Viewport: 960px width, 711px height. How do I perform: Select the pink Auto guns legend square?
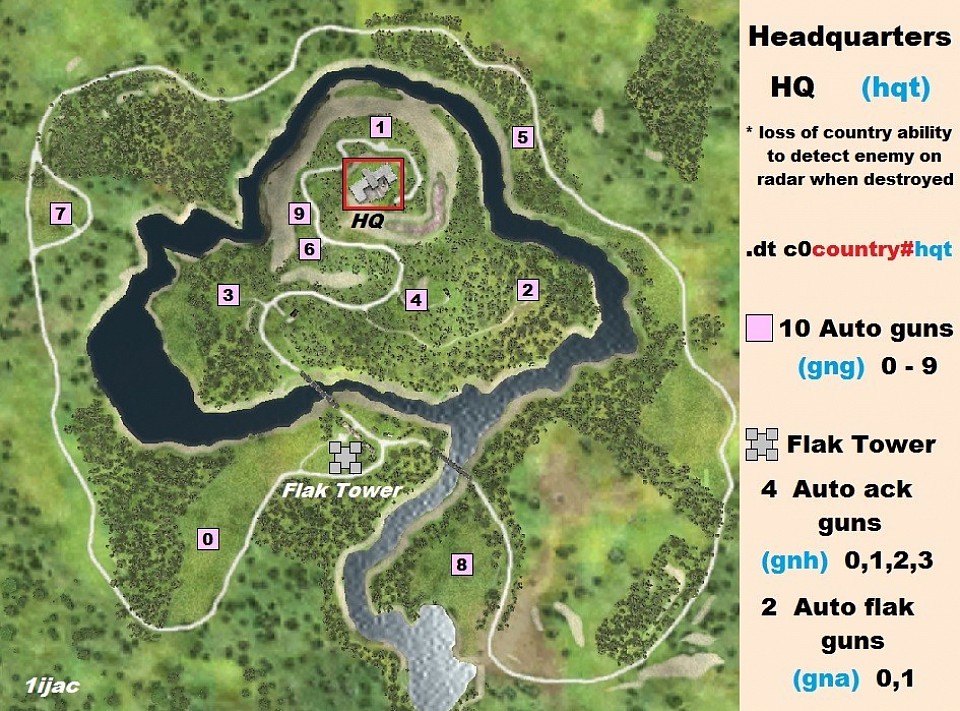tap(761, 328)
